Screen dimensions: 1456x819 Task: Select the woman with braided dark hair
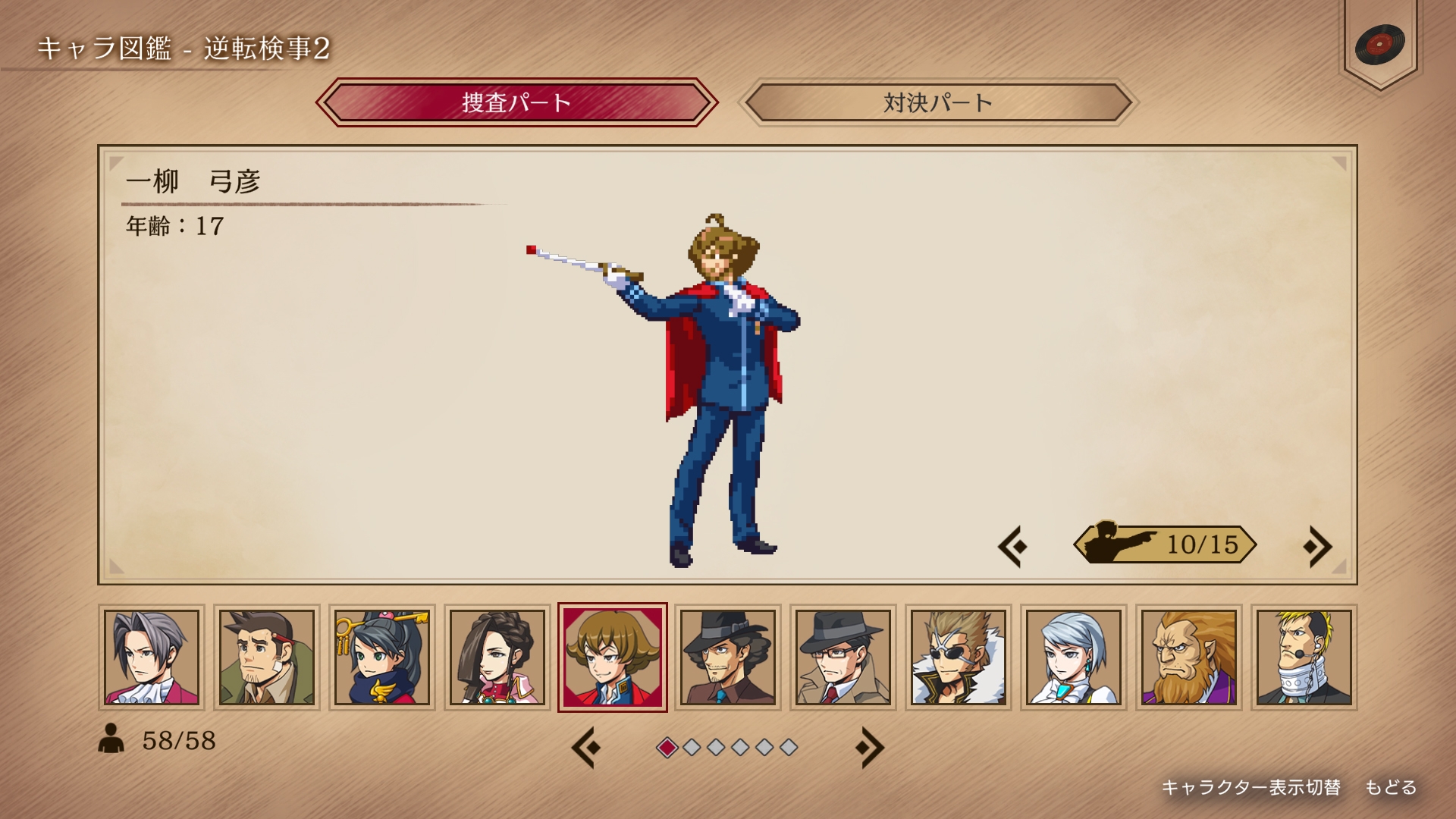coord(497,657)
